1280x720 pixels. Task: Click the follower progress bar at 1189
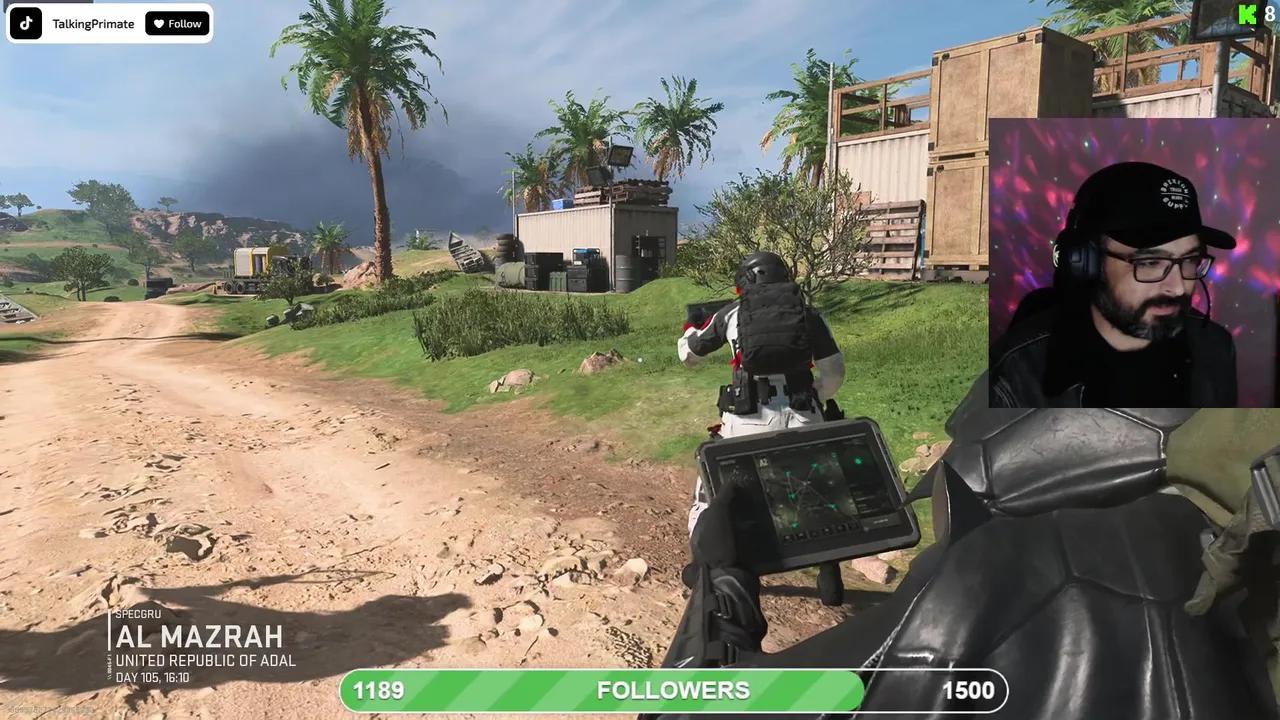377,689
